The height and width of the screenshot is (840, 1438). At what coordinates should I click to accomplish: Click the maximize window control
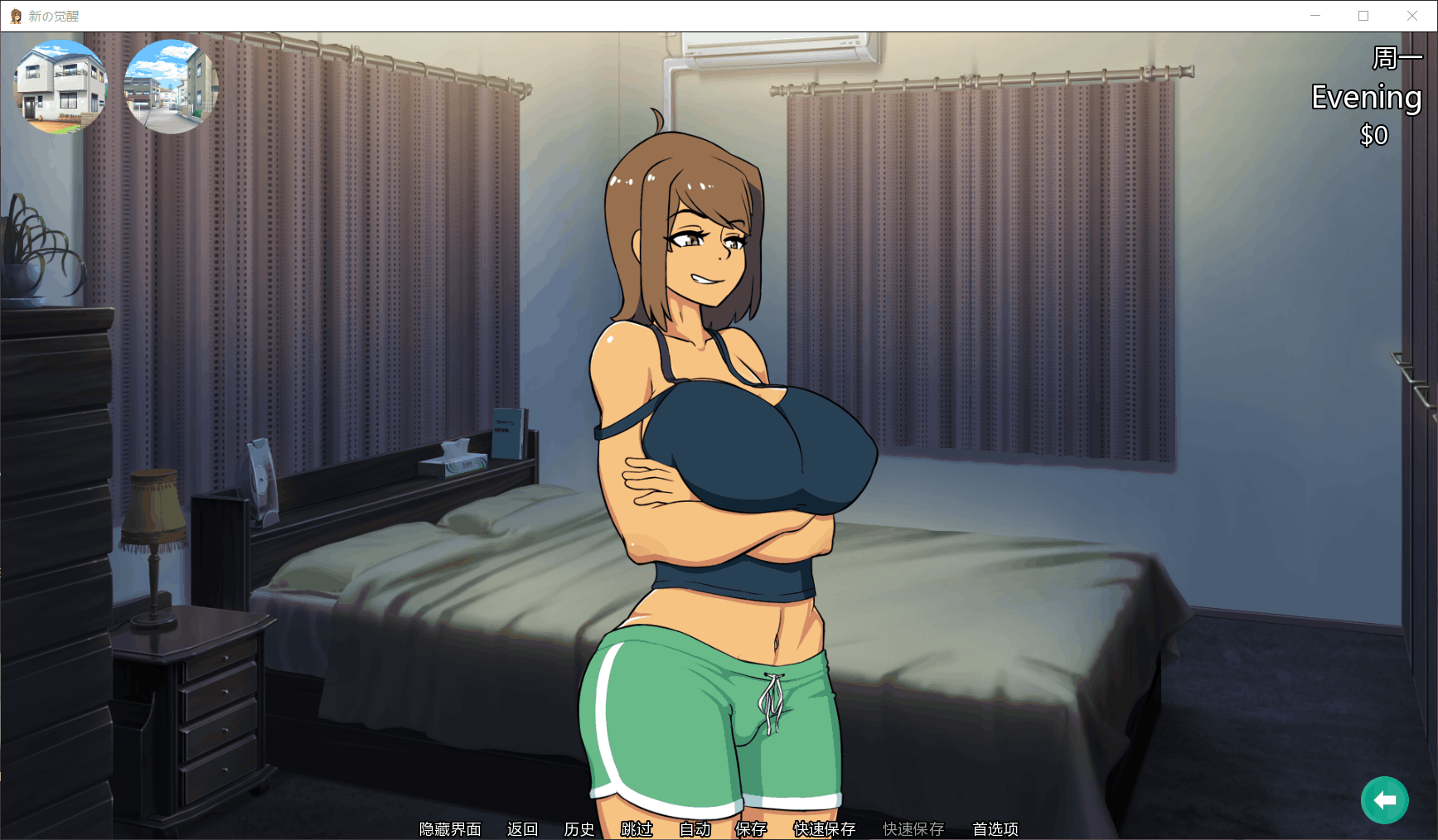(1363, 15)
